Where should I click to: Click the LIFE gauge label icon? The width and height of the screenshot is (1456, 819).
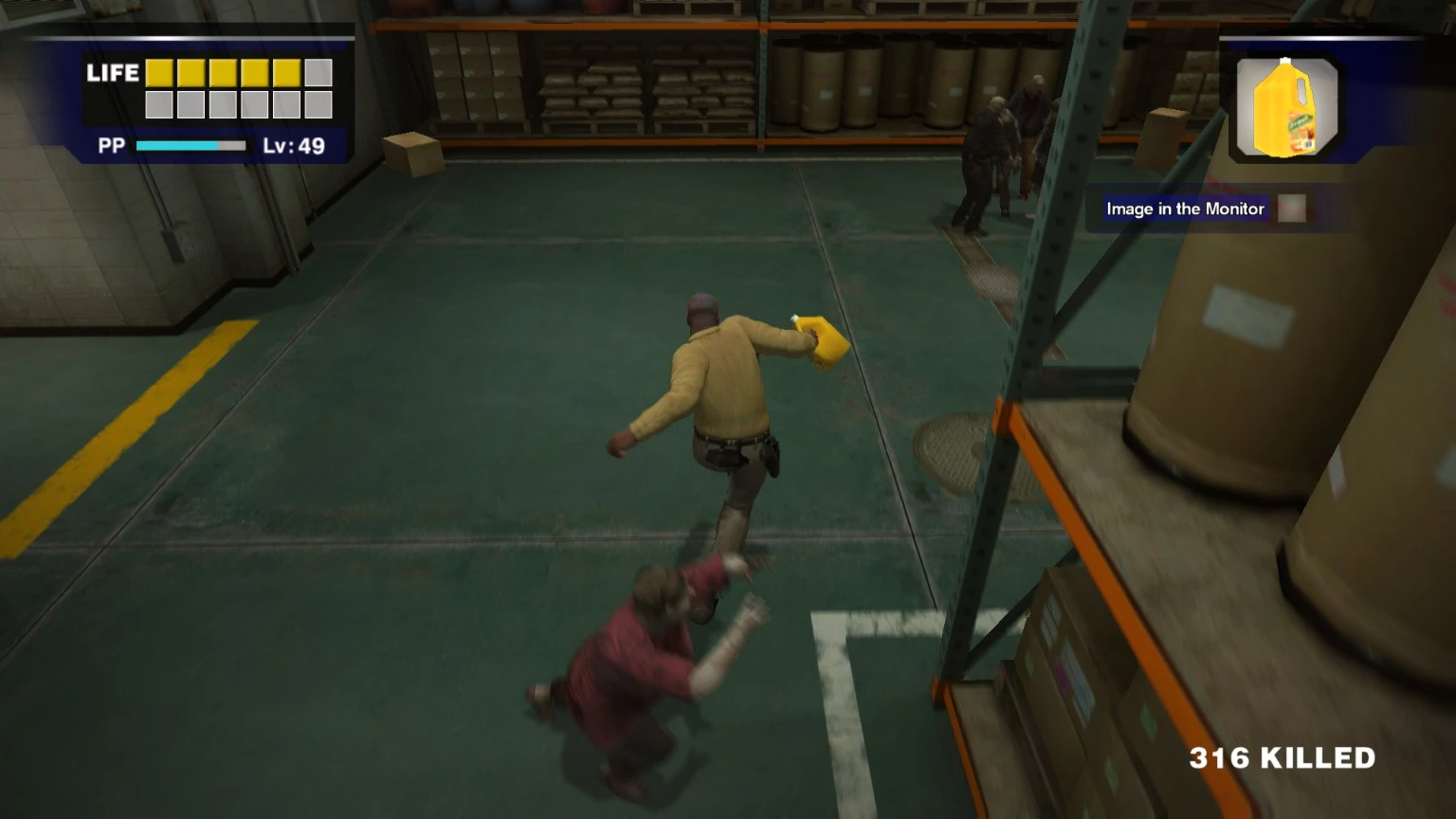coord(113,73)
